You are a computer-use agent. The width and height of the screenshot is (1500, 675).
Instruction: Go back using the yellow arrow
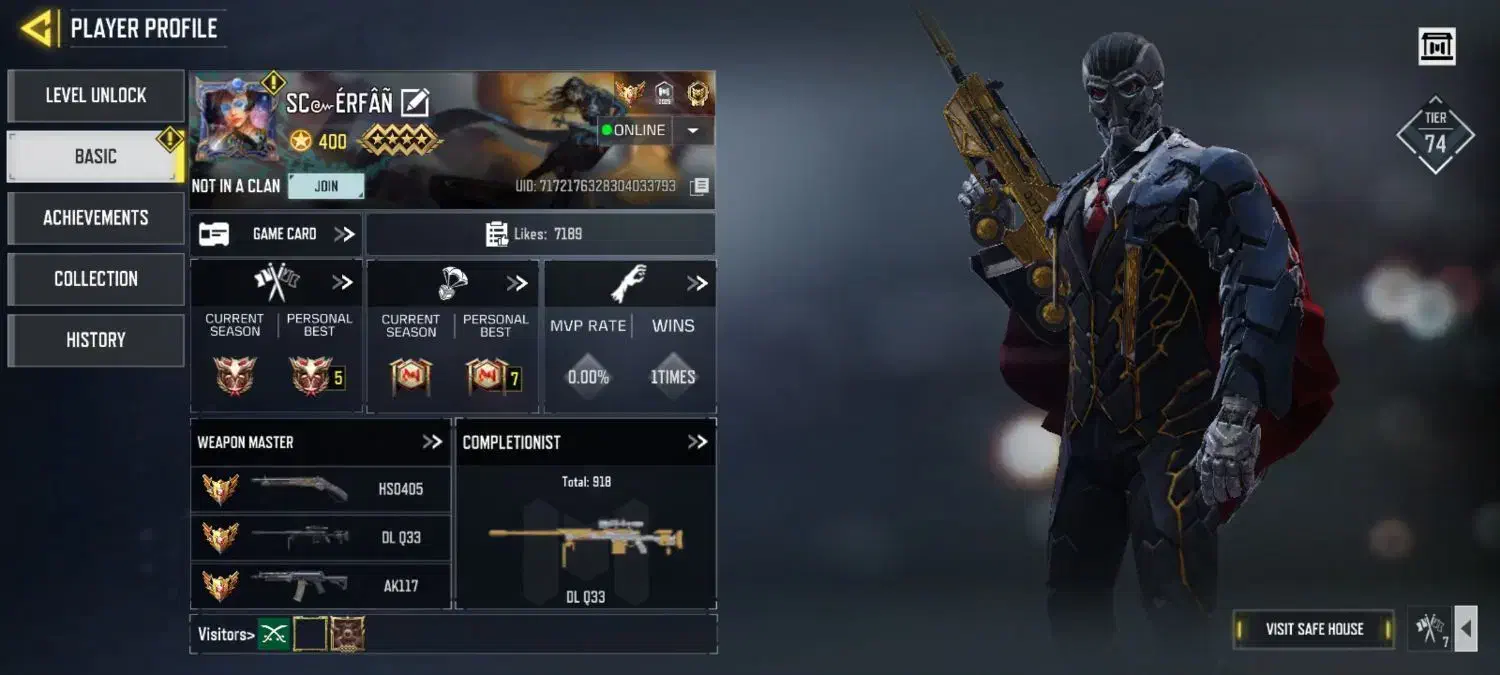tap(37, 28)
